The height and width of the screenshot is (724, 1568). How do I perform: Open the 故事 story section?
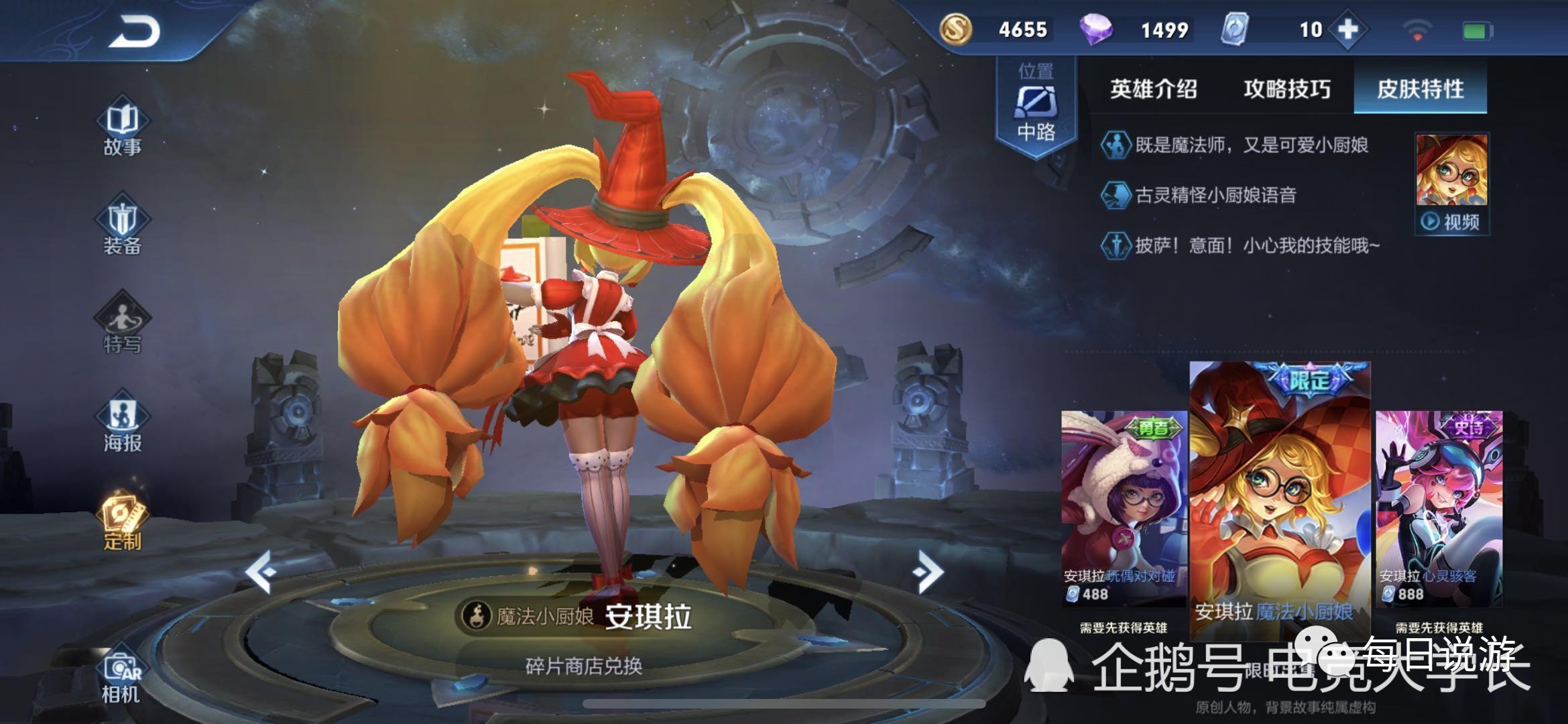coord(123,129)
